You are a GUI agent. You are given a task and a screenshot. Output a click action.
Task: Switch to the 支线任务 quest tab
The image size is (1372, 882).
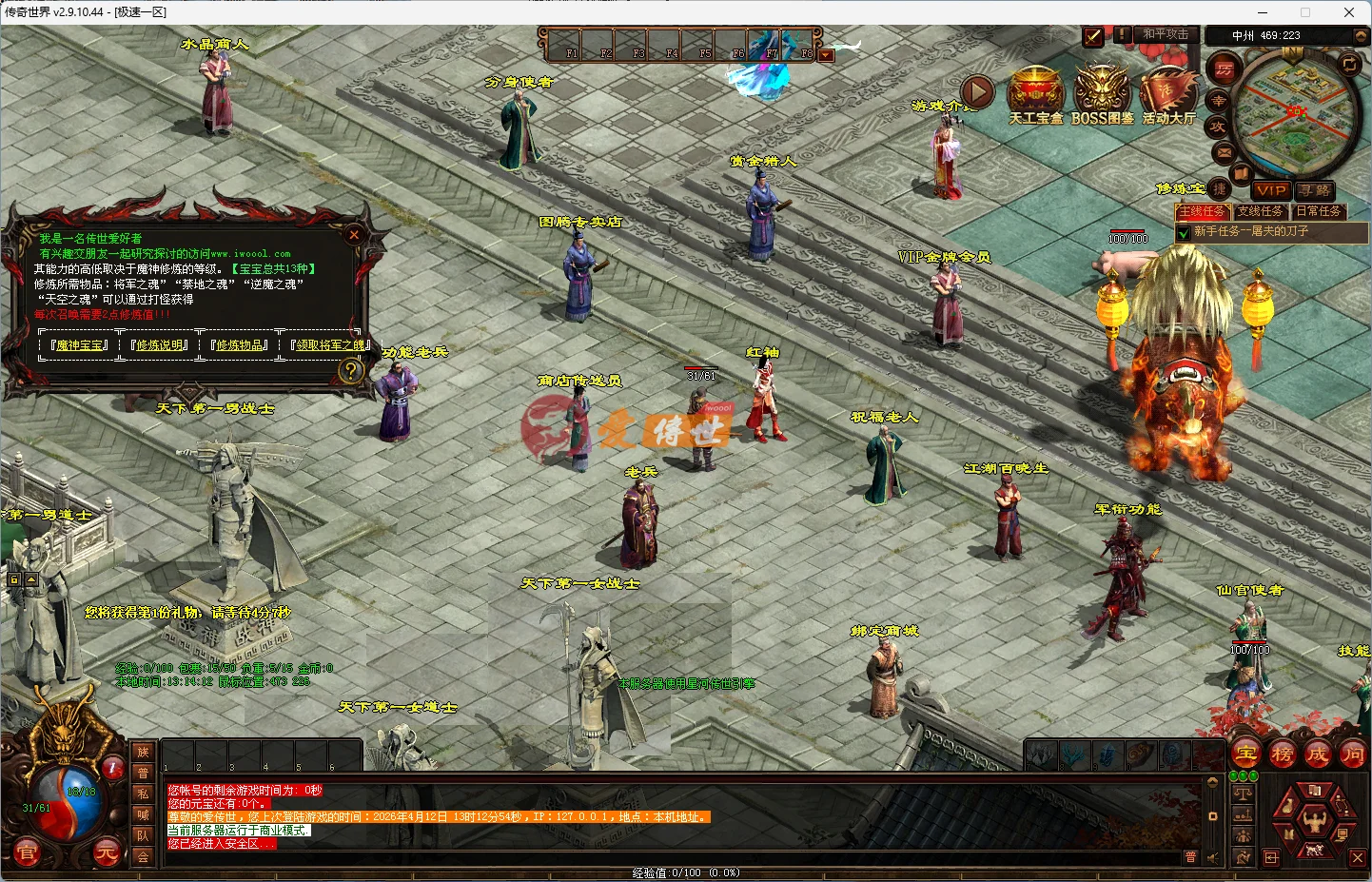(x=1261, y=211)
